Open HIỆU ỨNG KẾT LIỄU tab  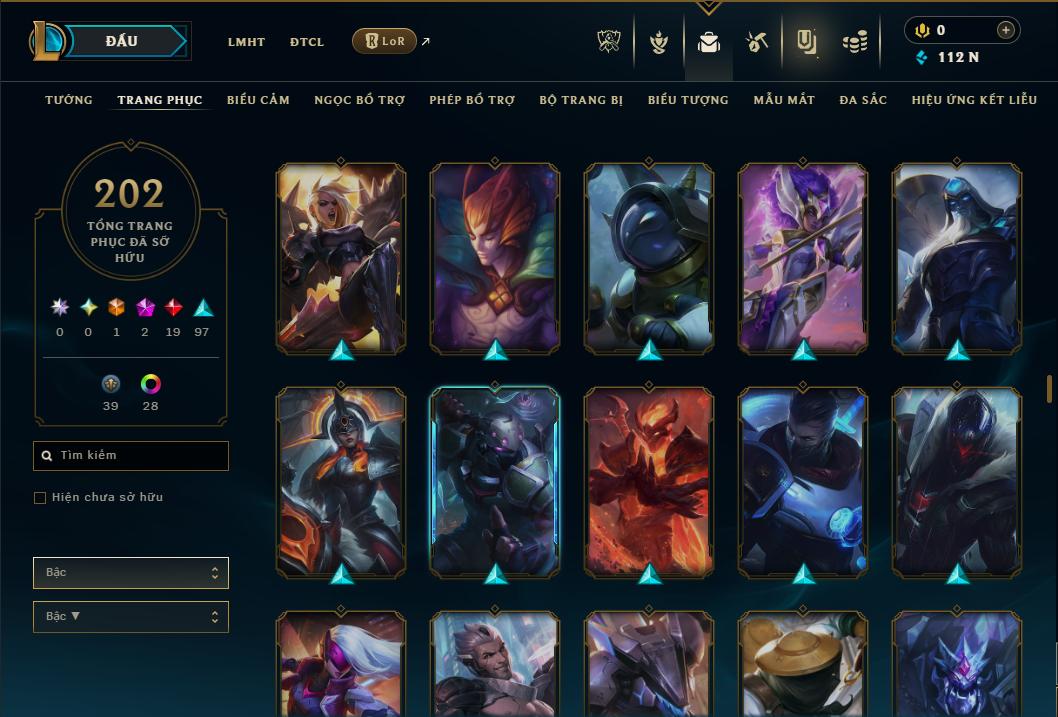(974, 100)
